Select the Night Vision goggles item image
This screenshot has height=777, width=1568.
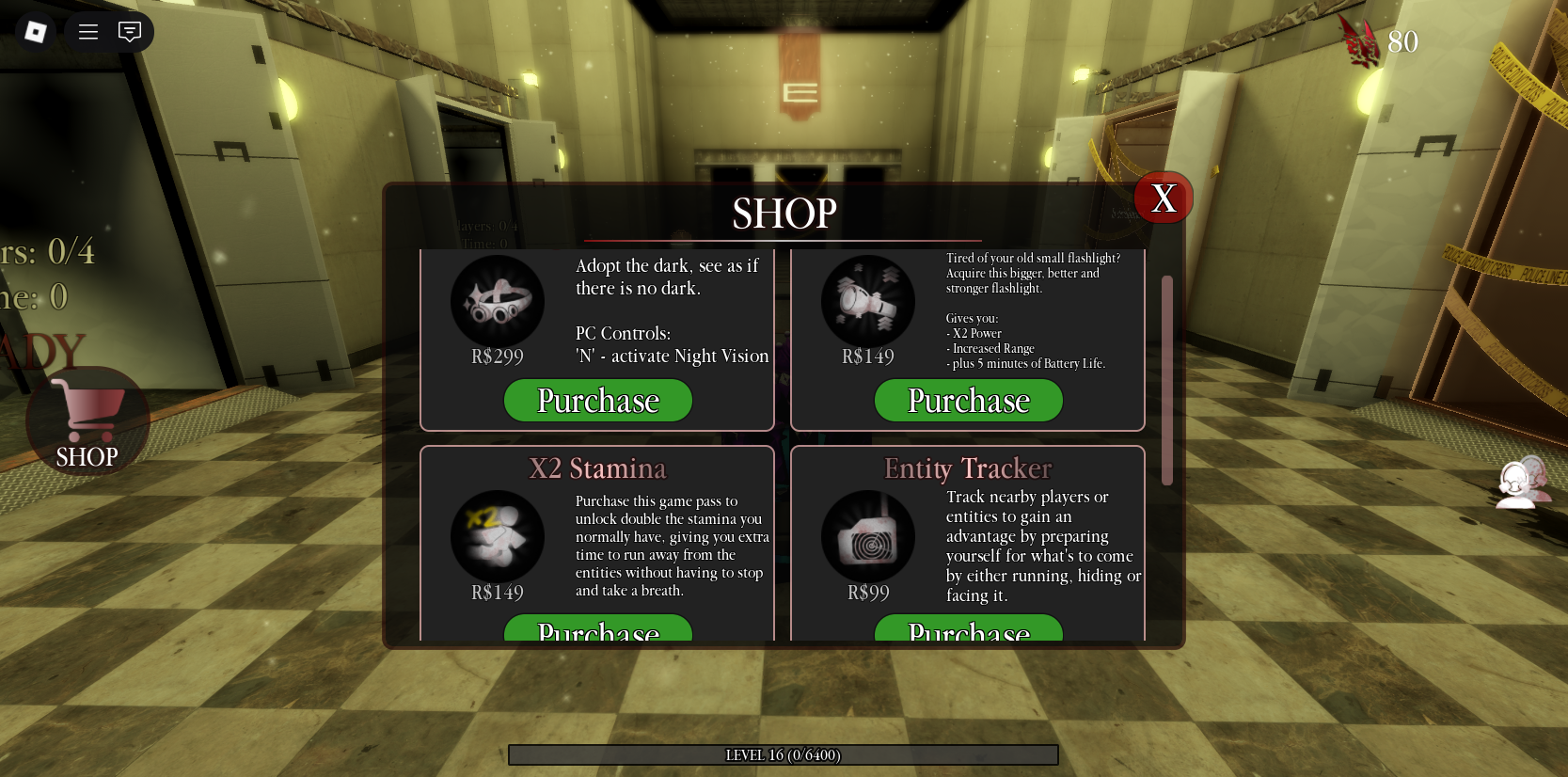(498, 299)
